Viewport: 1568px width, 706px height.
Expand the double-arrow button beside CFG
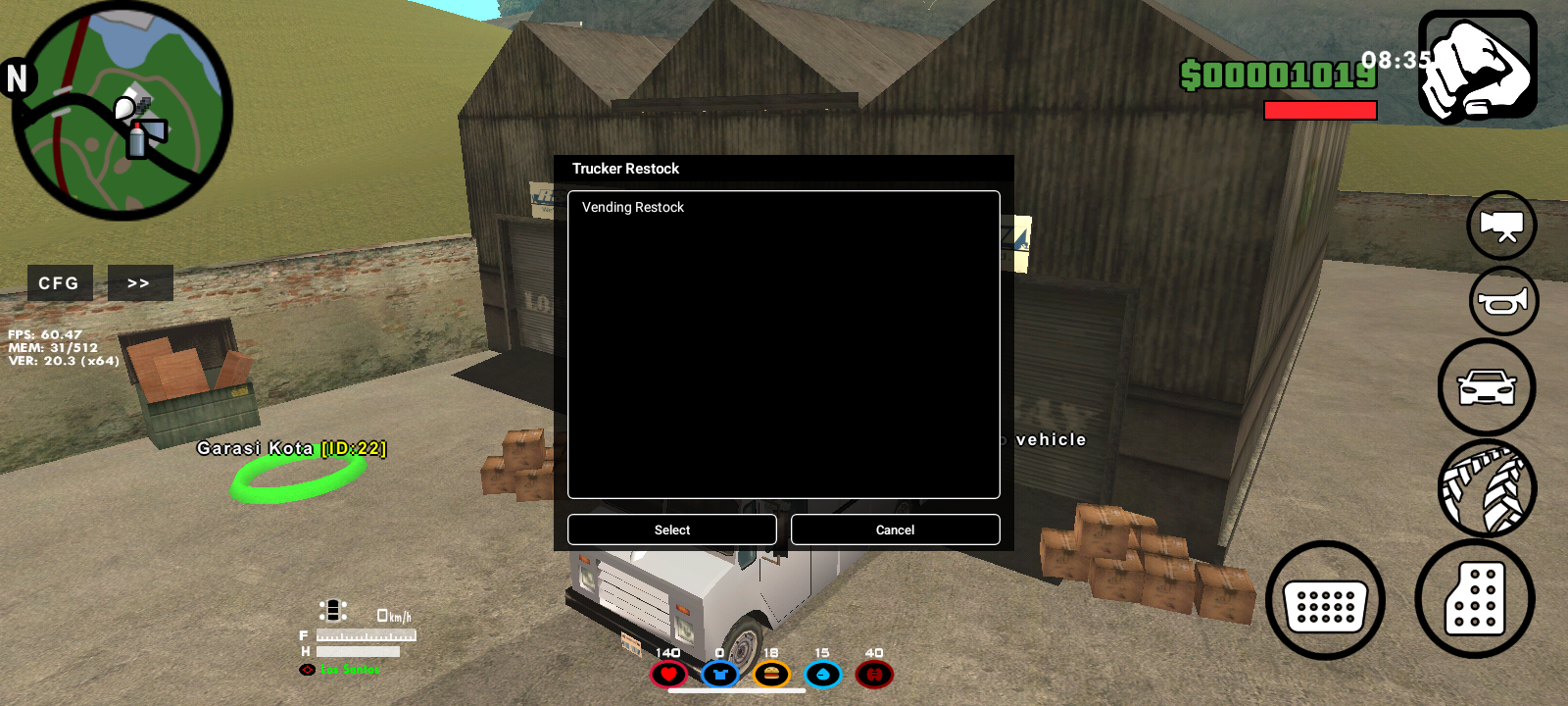click(139, 283)
